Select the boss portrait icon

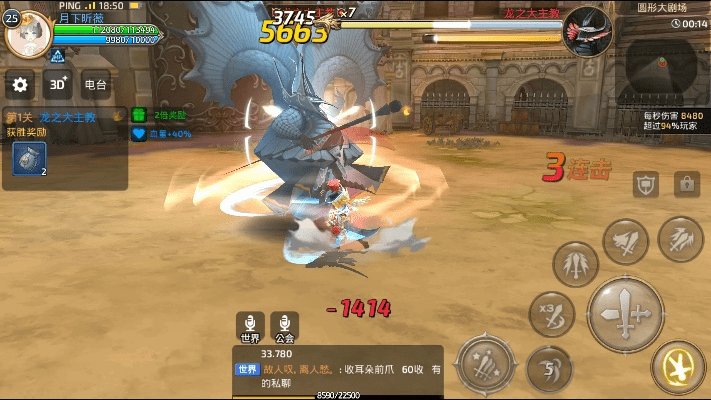[x=587, y=33]
